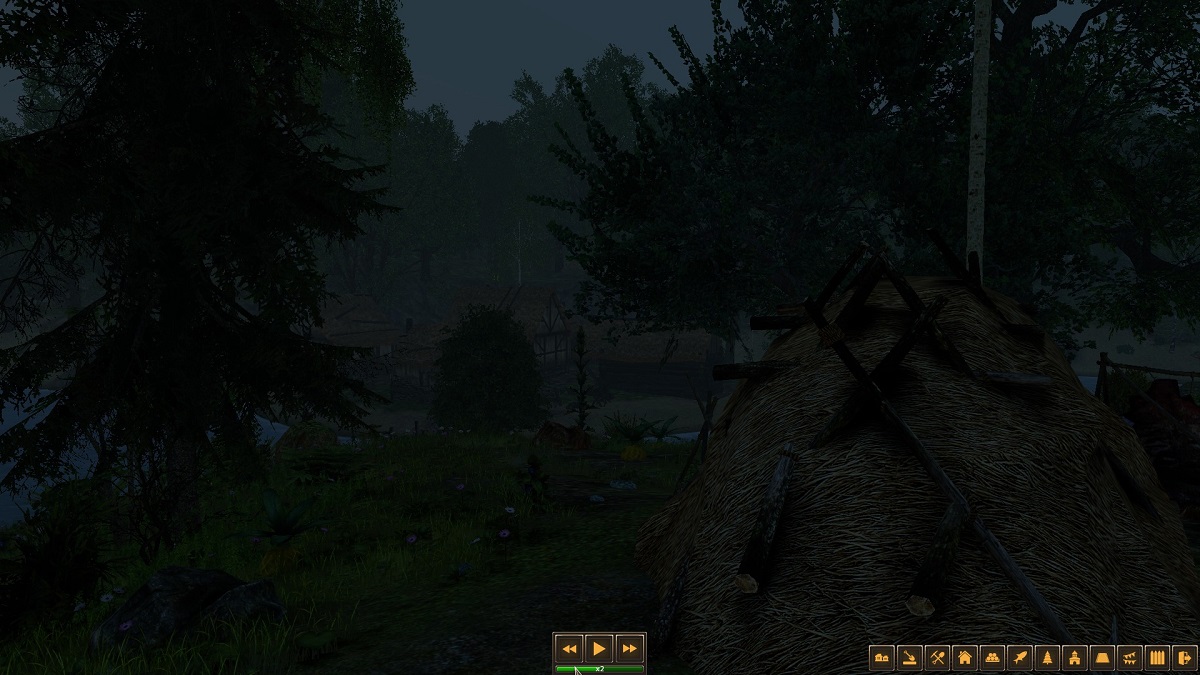Click the play button for normal speed

[599, 649]
